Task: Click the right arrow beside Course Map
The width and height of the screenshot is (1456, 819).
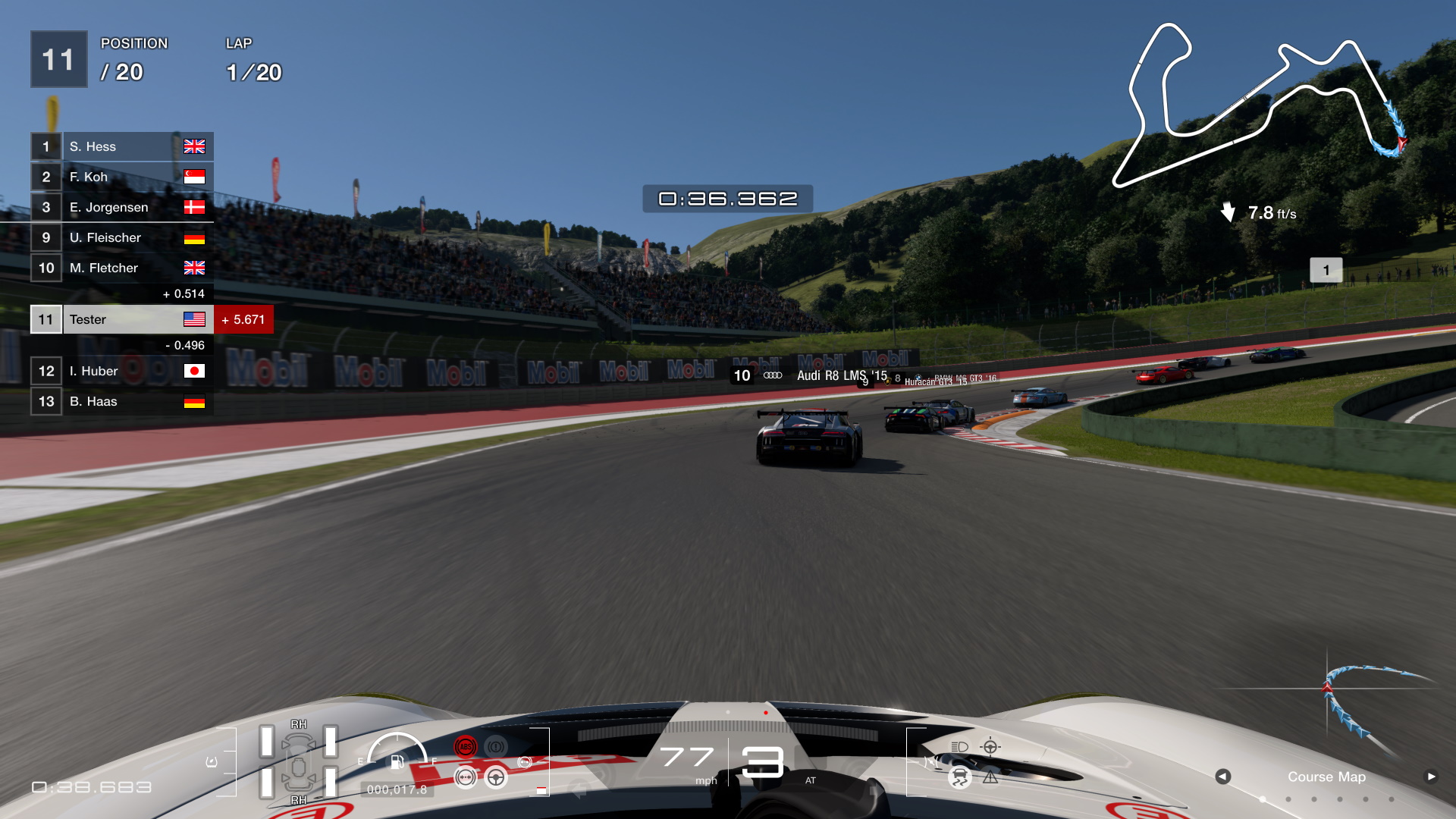Action: click(x=1432, y=777)
